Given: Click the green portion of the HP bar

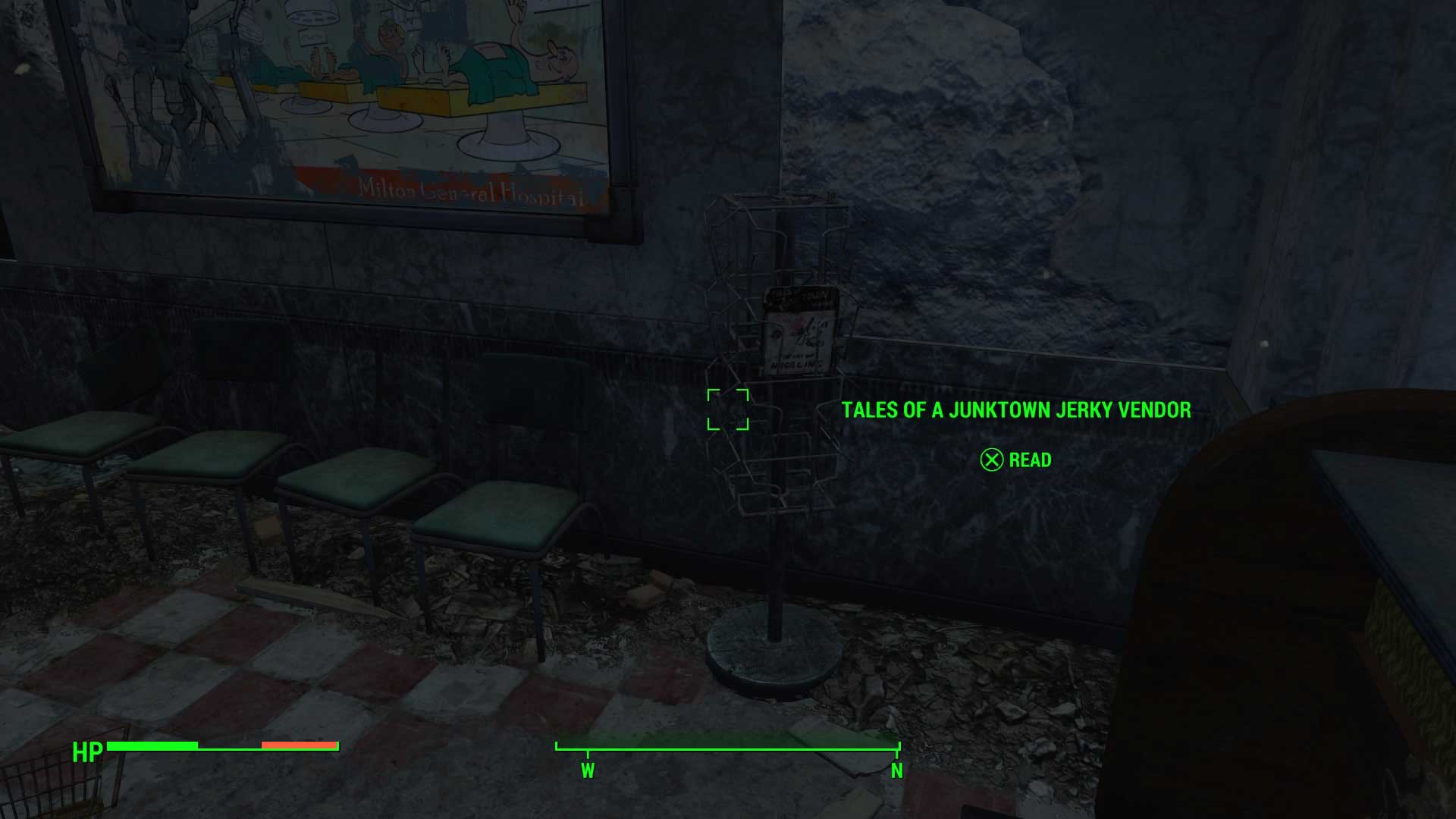Looking at the screenshot, I should (152, 745).
